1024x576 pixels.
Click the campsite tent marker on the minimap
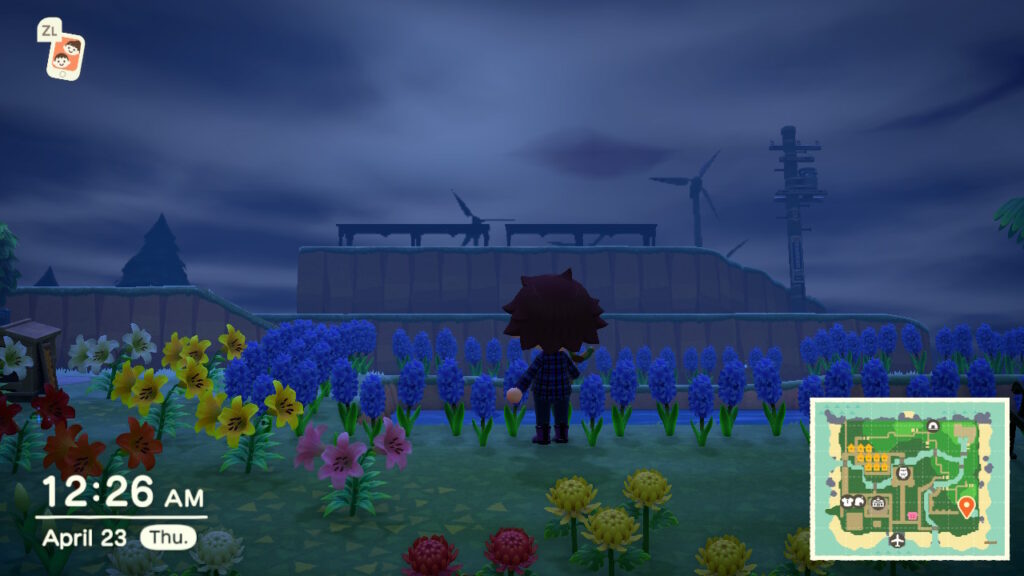click(933, 425)
